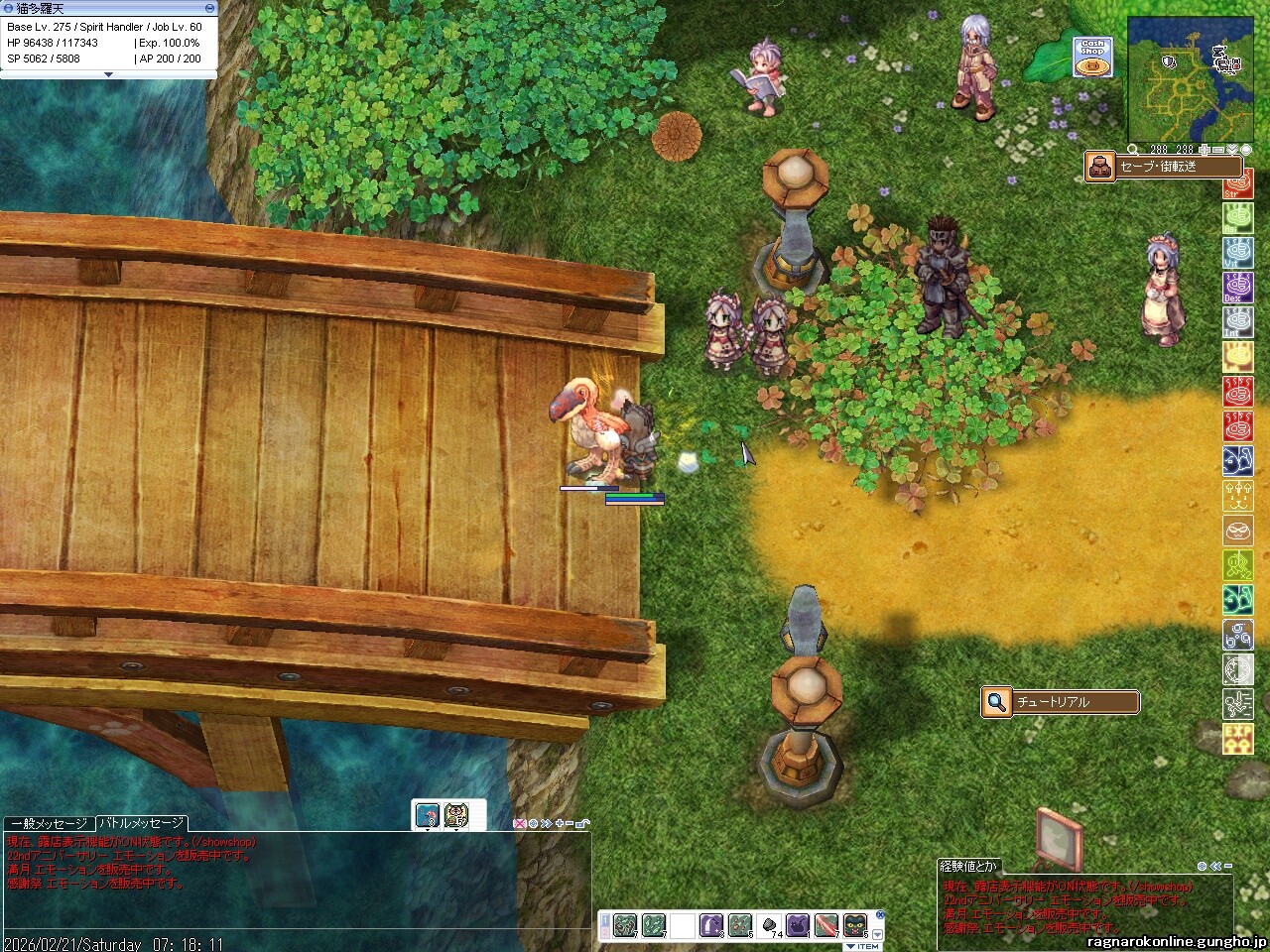
Task: Toggle the chat window lock icon
Action: [x=582, y=824]
